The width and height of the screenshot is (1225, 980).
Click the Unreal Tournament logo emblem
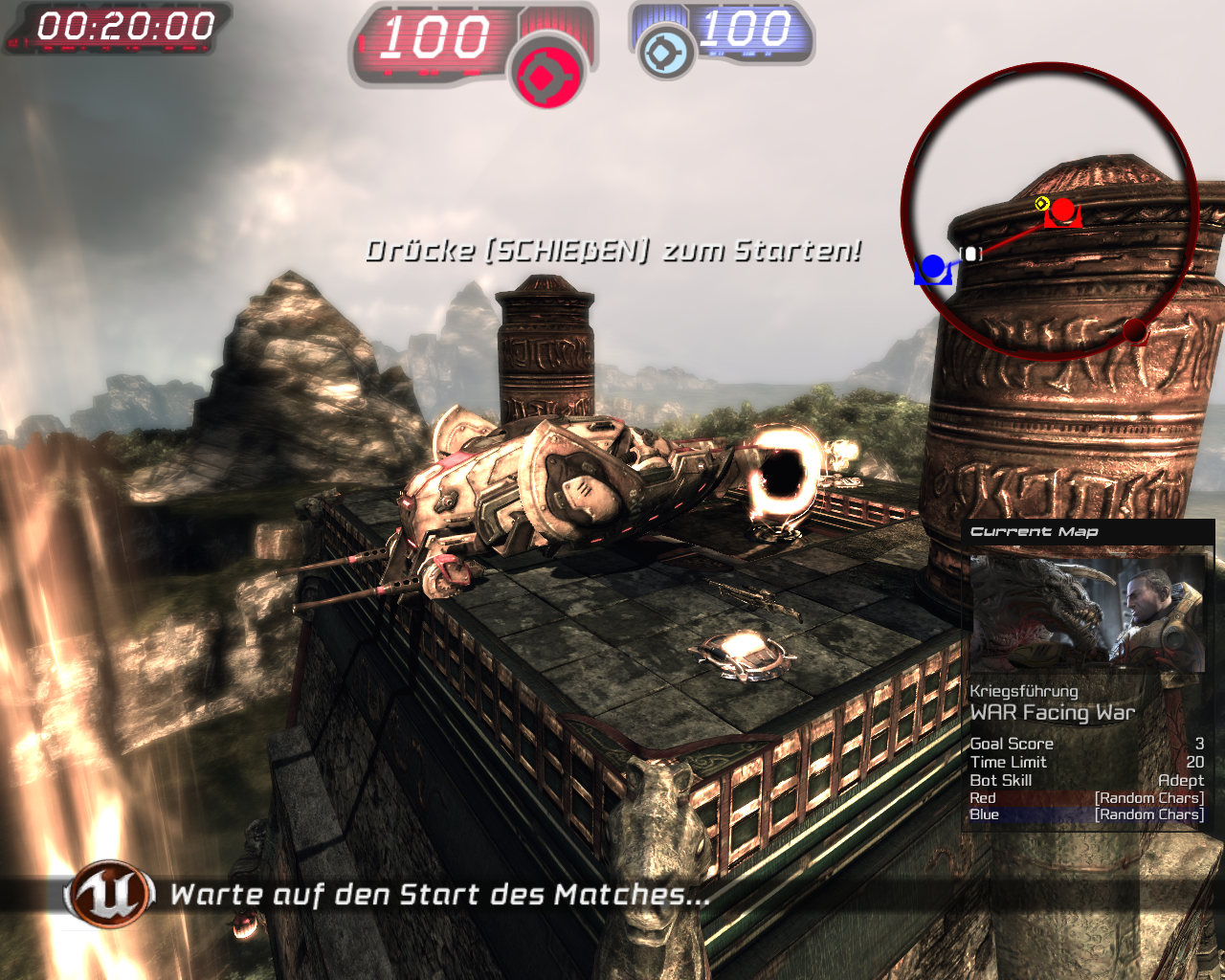108,894
